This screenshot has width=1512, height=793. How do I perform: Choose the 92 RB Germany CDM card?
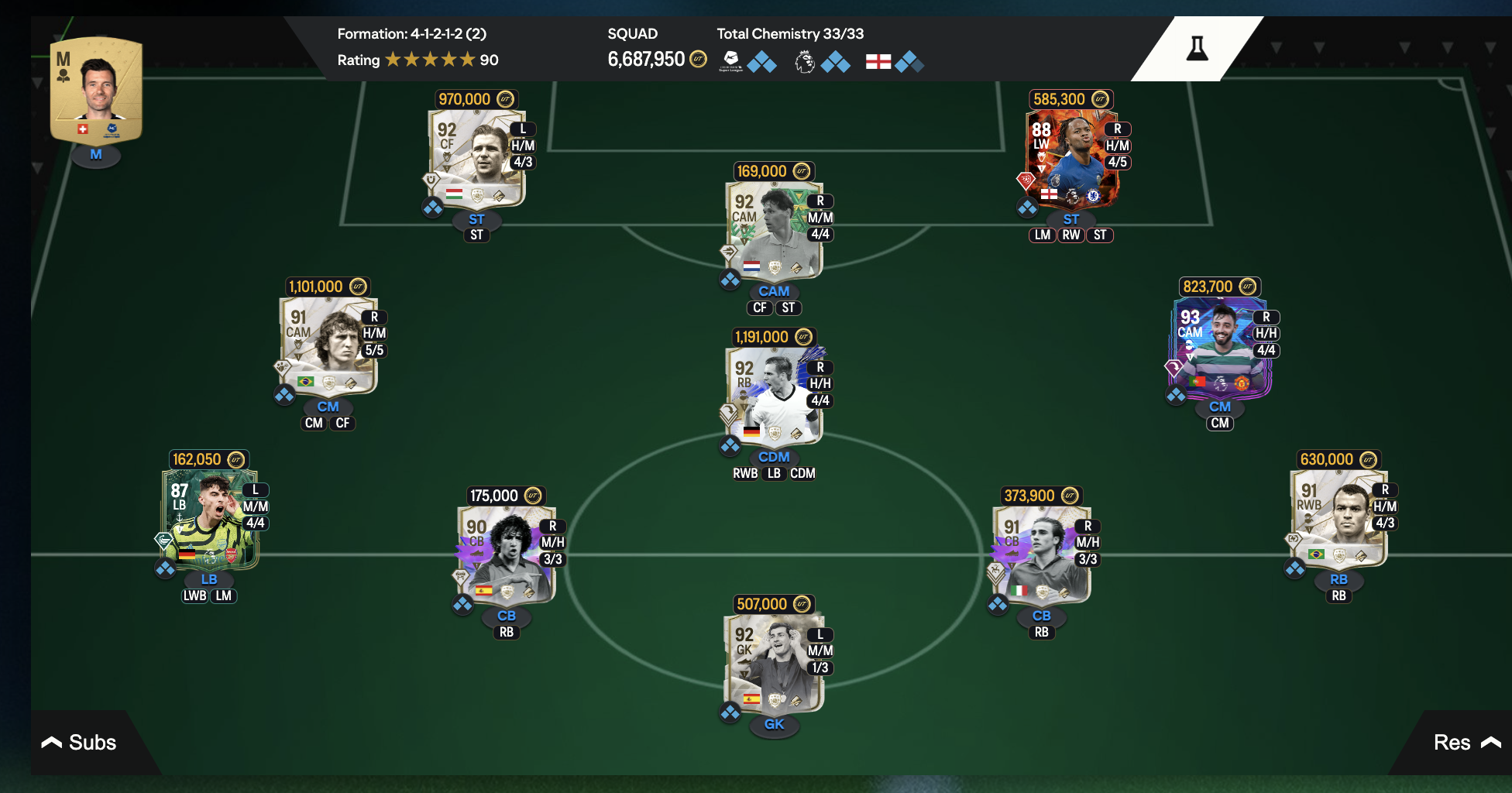(x=773, y=396)
